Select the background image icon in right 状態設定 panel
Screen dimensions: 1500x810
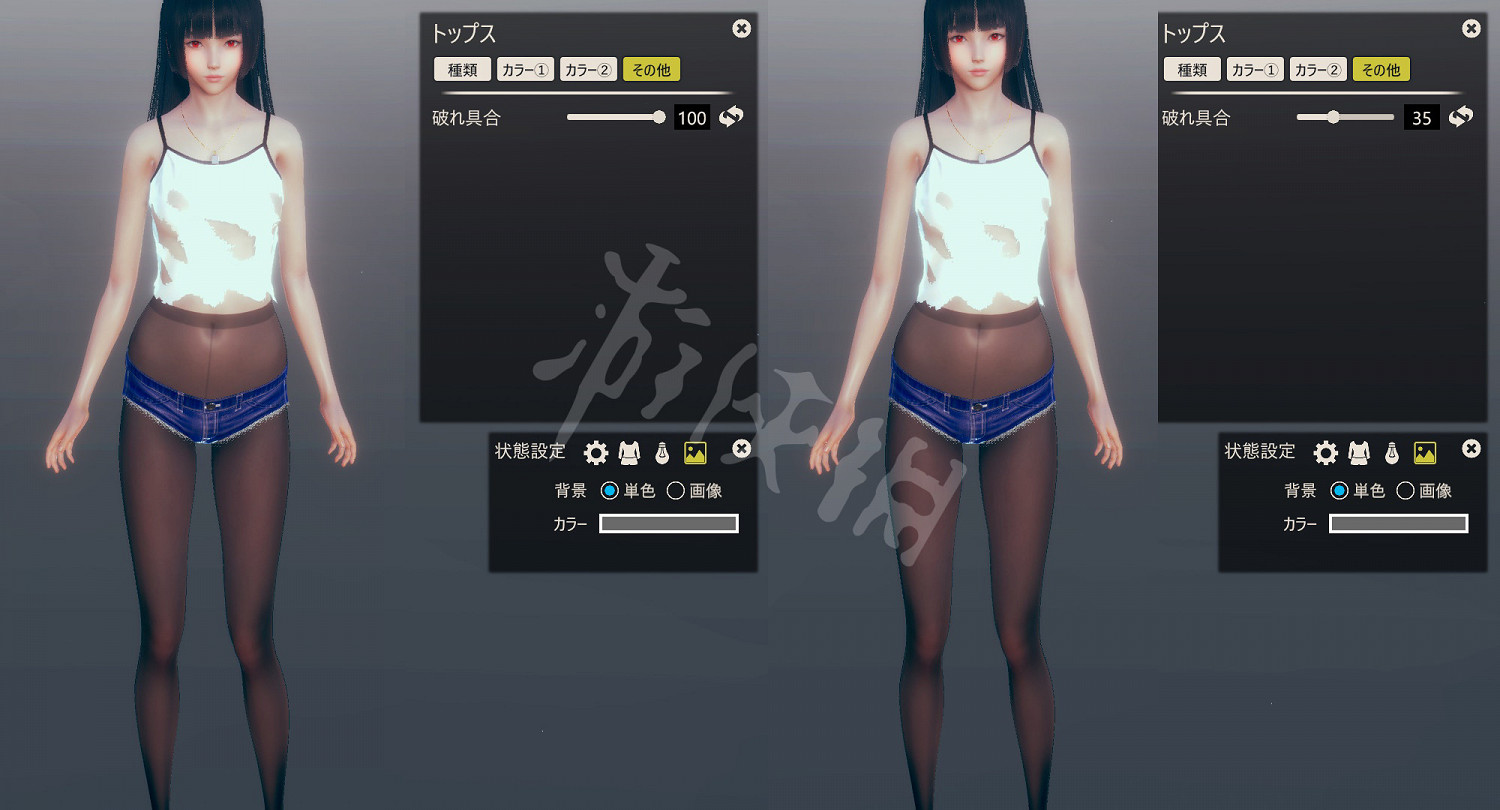(x=1423, y=451)
